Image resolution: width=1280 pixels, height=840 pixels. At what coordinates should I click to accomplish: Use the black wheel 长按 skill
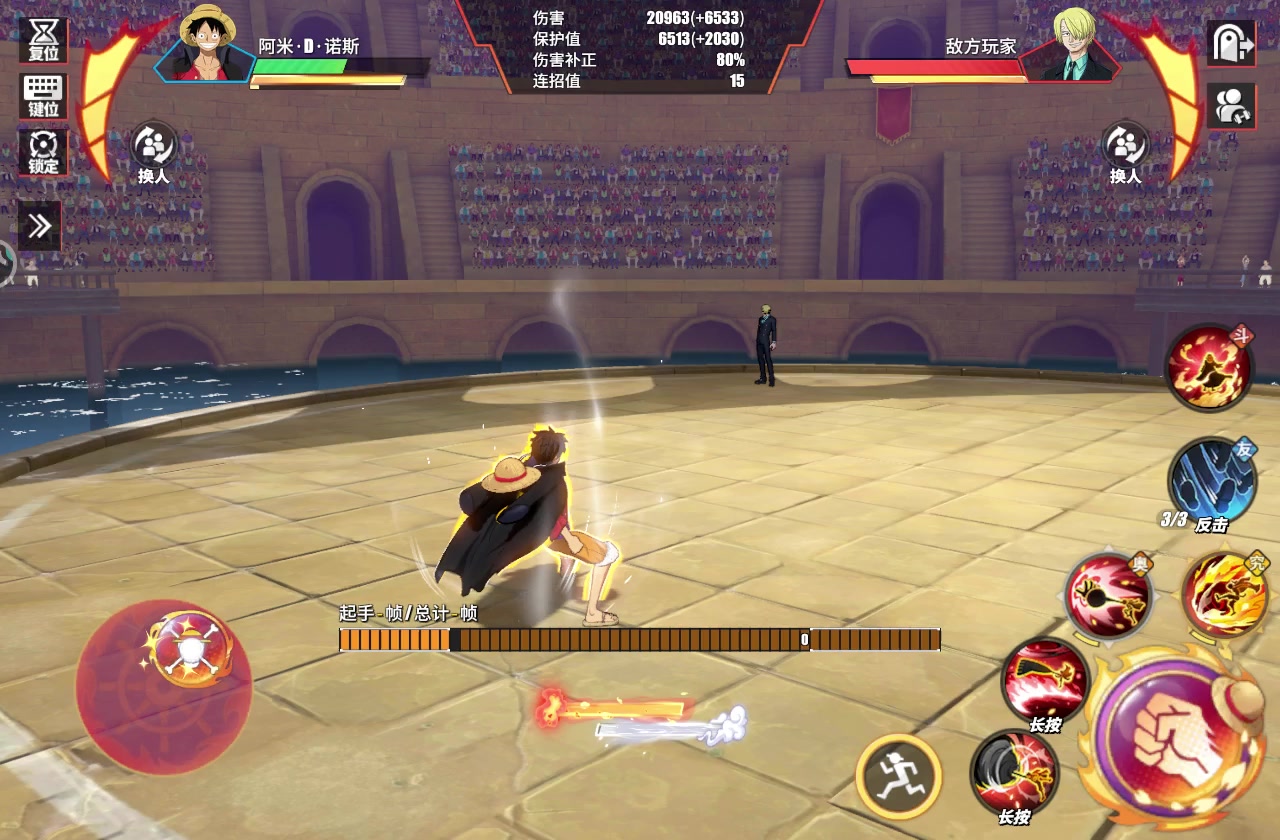pos(1014,773)
